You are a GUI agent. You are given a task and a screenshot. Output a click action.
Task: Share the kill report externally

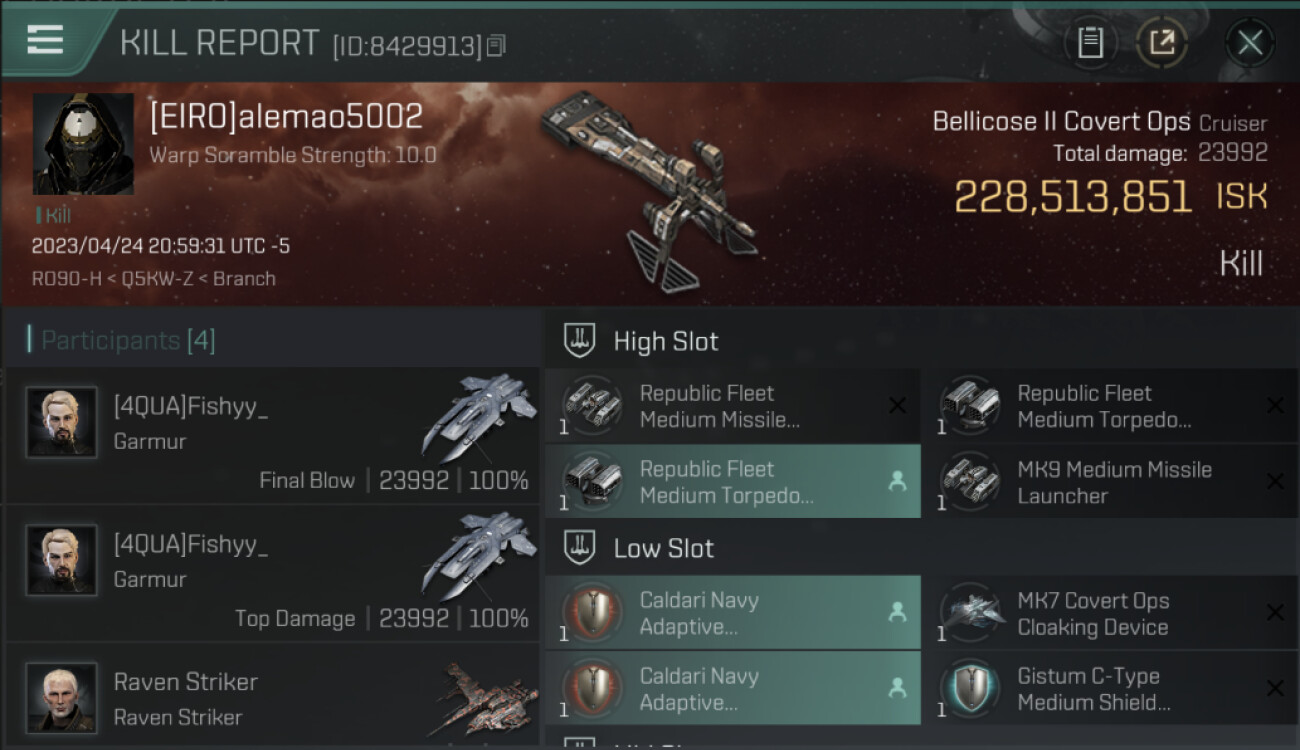1161,42
